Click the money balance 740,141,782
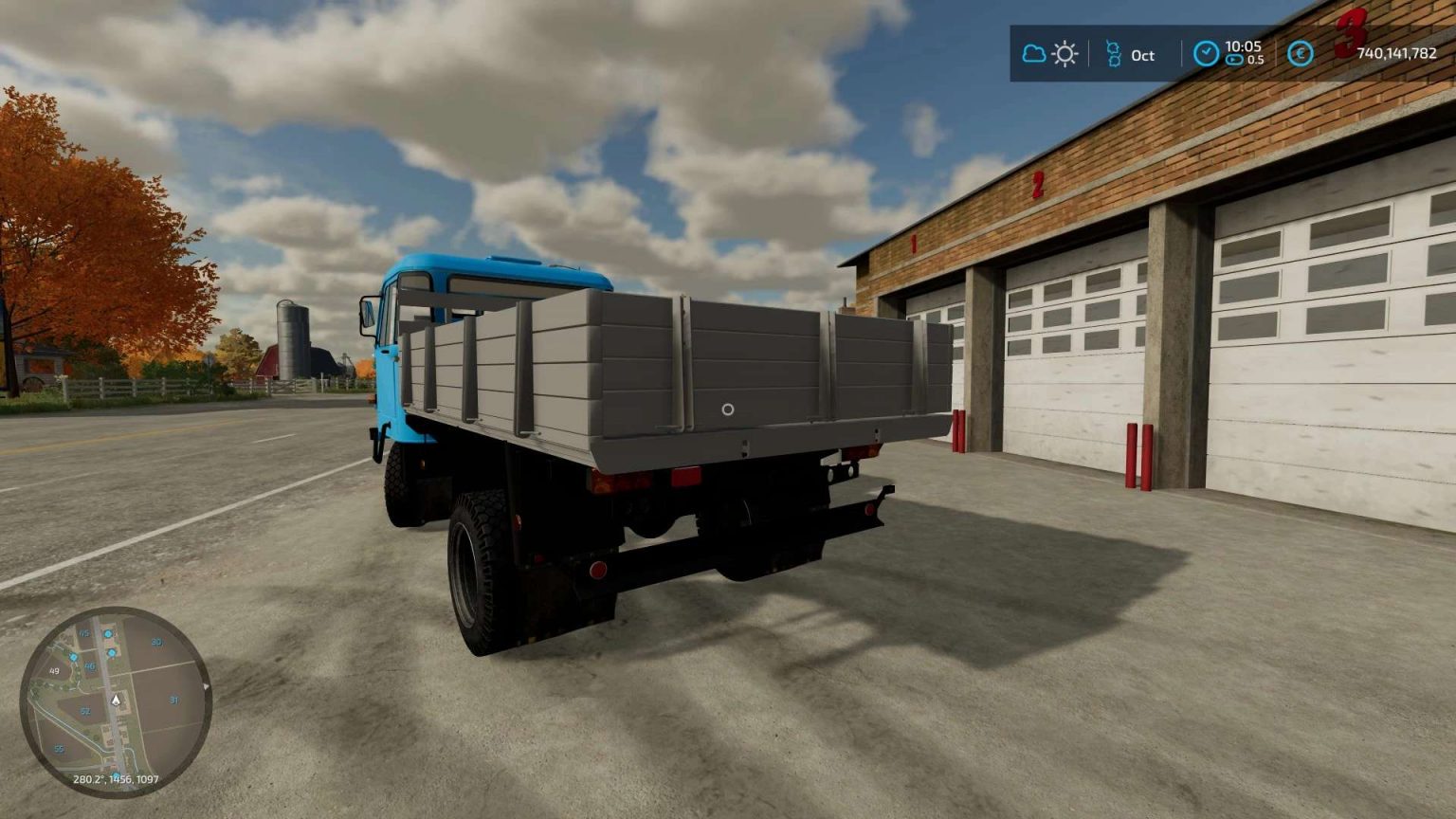1456x819 pixels. tap(1398, 53)
